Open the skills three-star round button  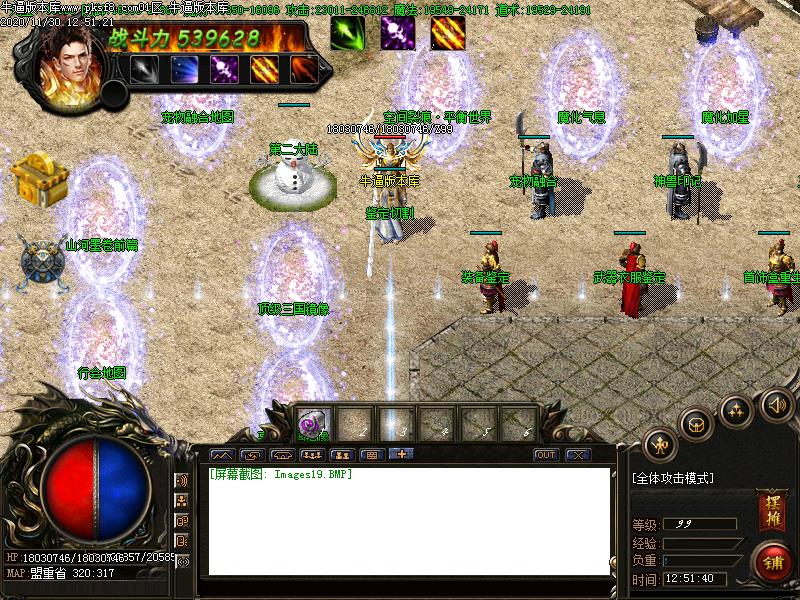[736, 410]
